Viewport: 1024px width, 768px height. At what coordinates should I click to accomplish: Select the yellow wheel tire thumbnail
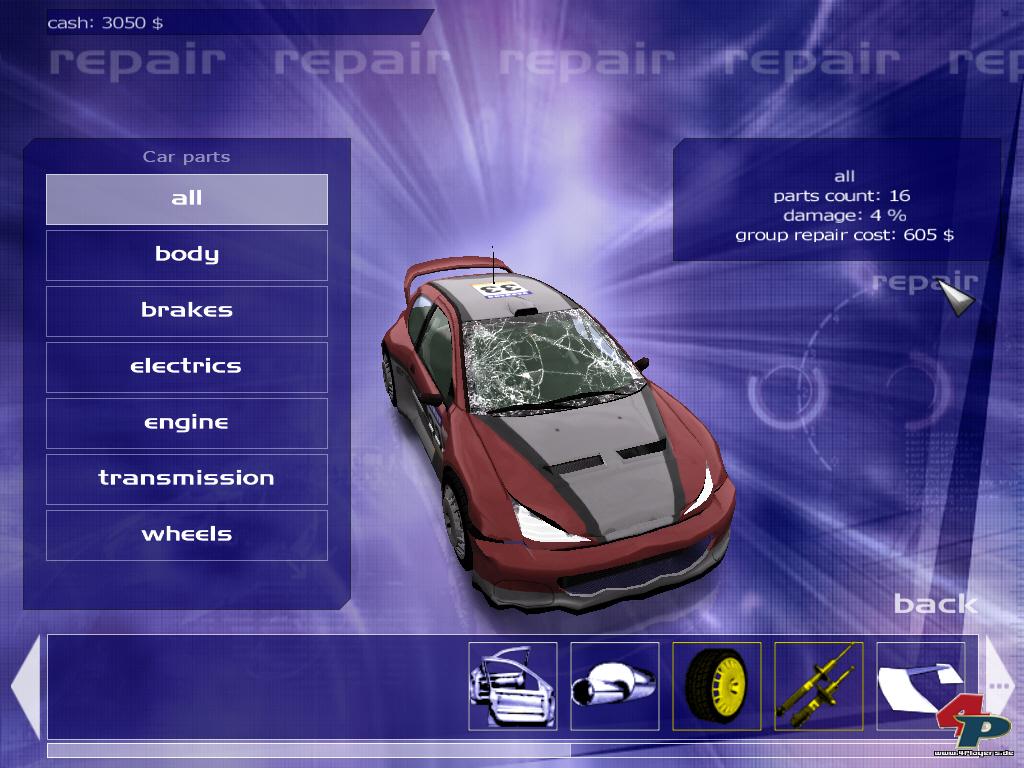[717, 686]
